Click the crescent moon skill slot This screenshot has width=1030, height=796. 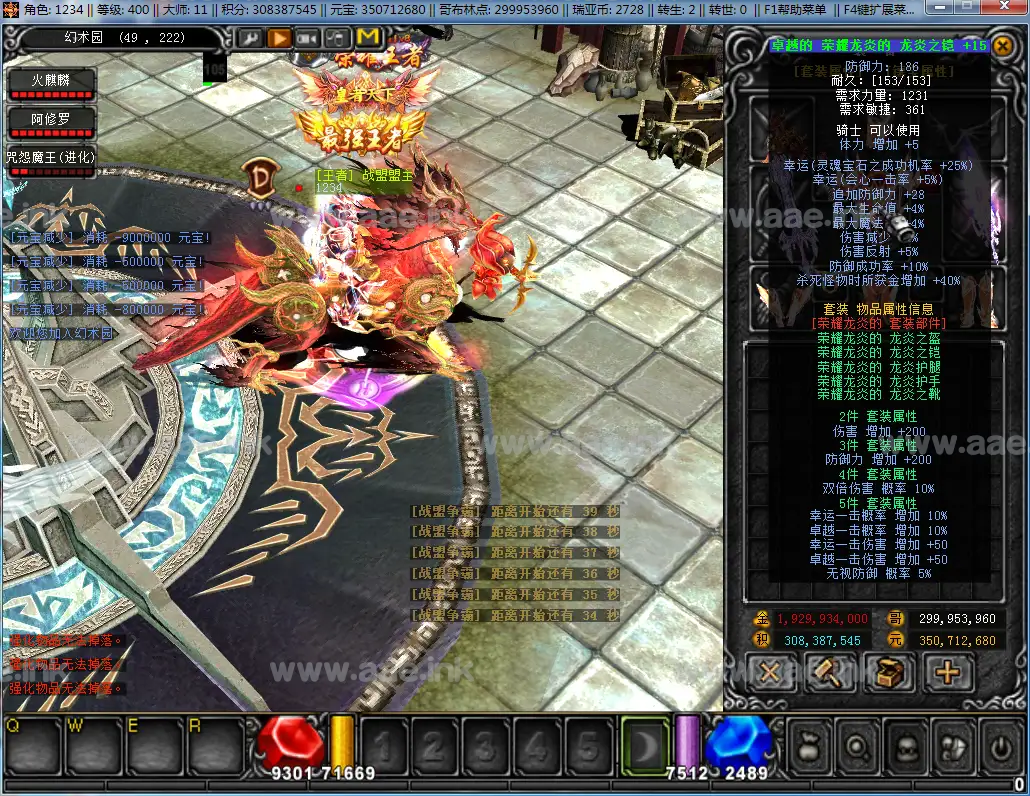pos(644,746)
